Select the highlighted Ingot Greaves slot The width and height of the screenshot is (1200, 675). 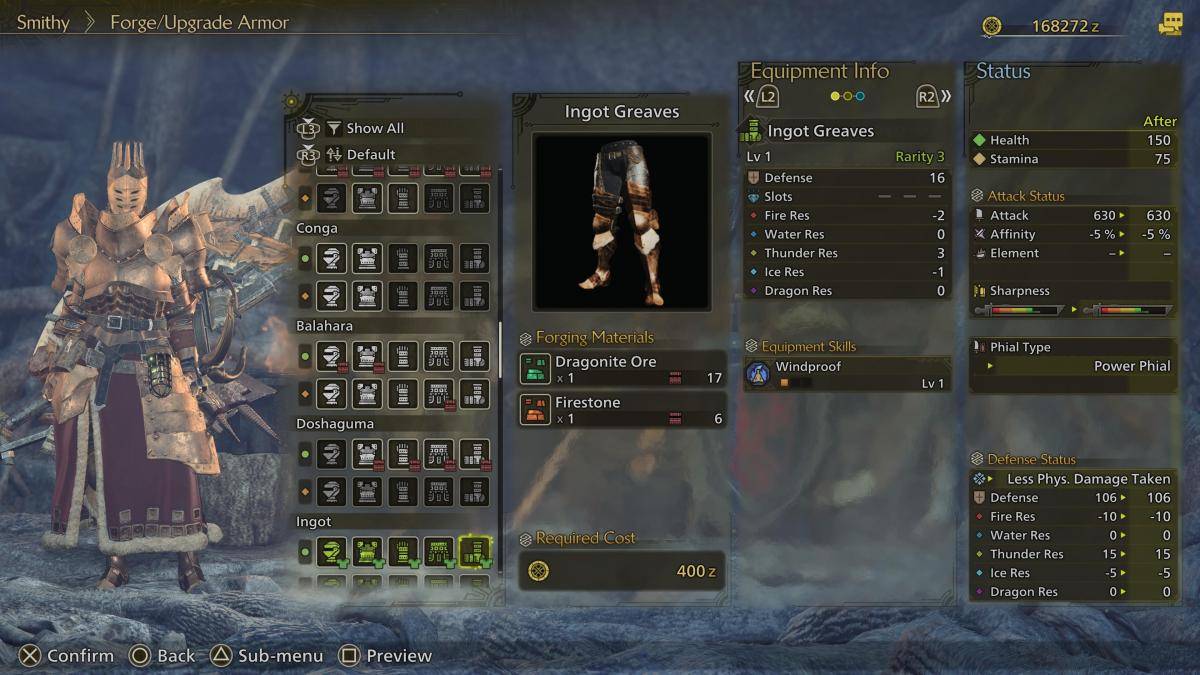pyautogui.click(x=474, y=550)
